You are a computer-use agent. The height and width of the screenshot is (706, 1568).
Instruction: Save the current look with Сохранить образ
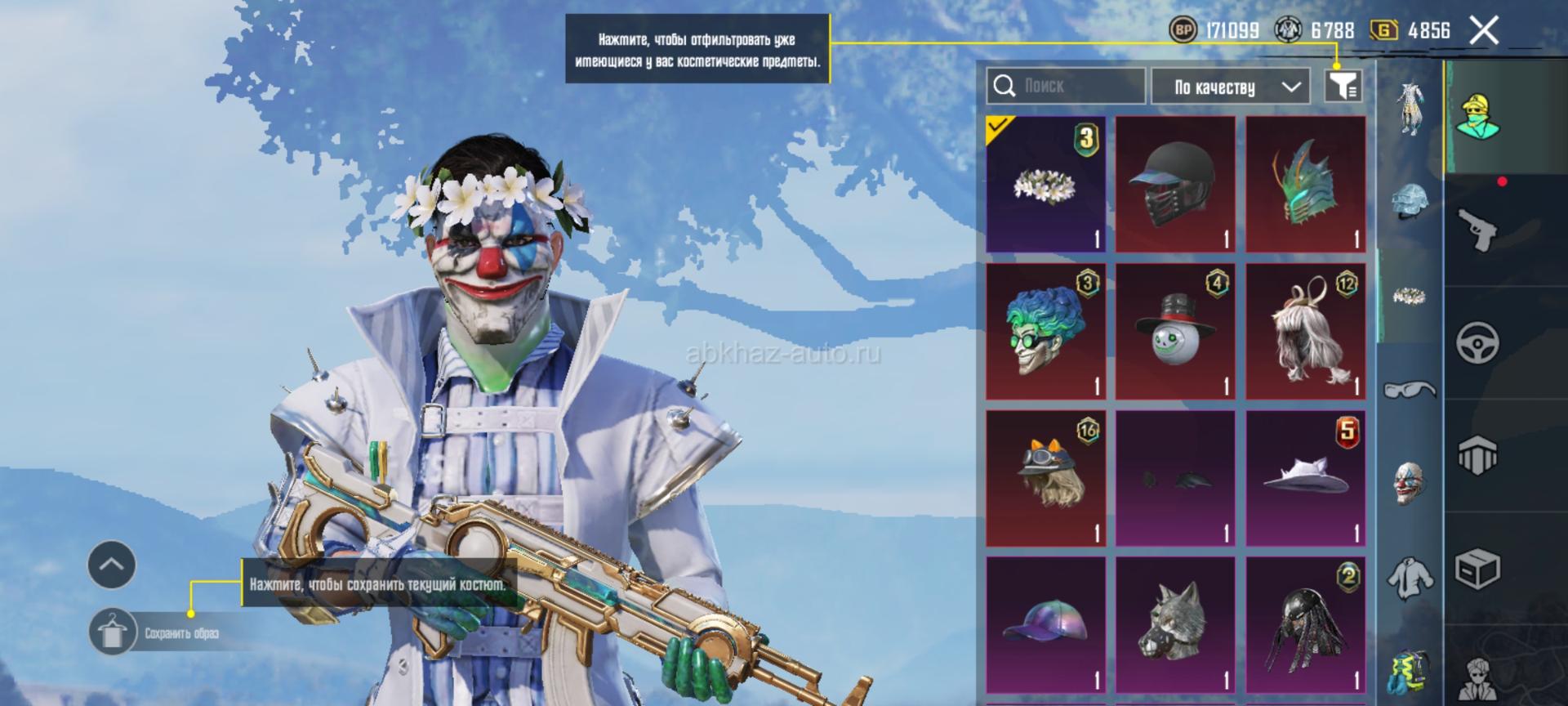click(x=112, y=632)
